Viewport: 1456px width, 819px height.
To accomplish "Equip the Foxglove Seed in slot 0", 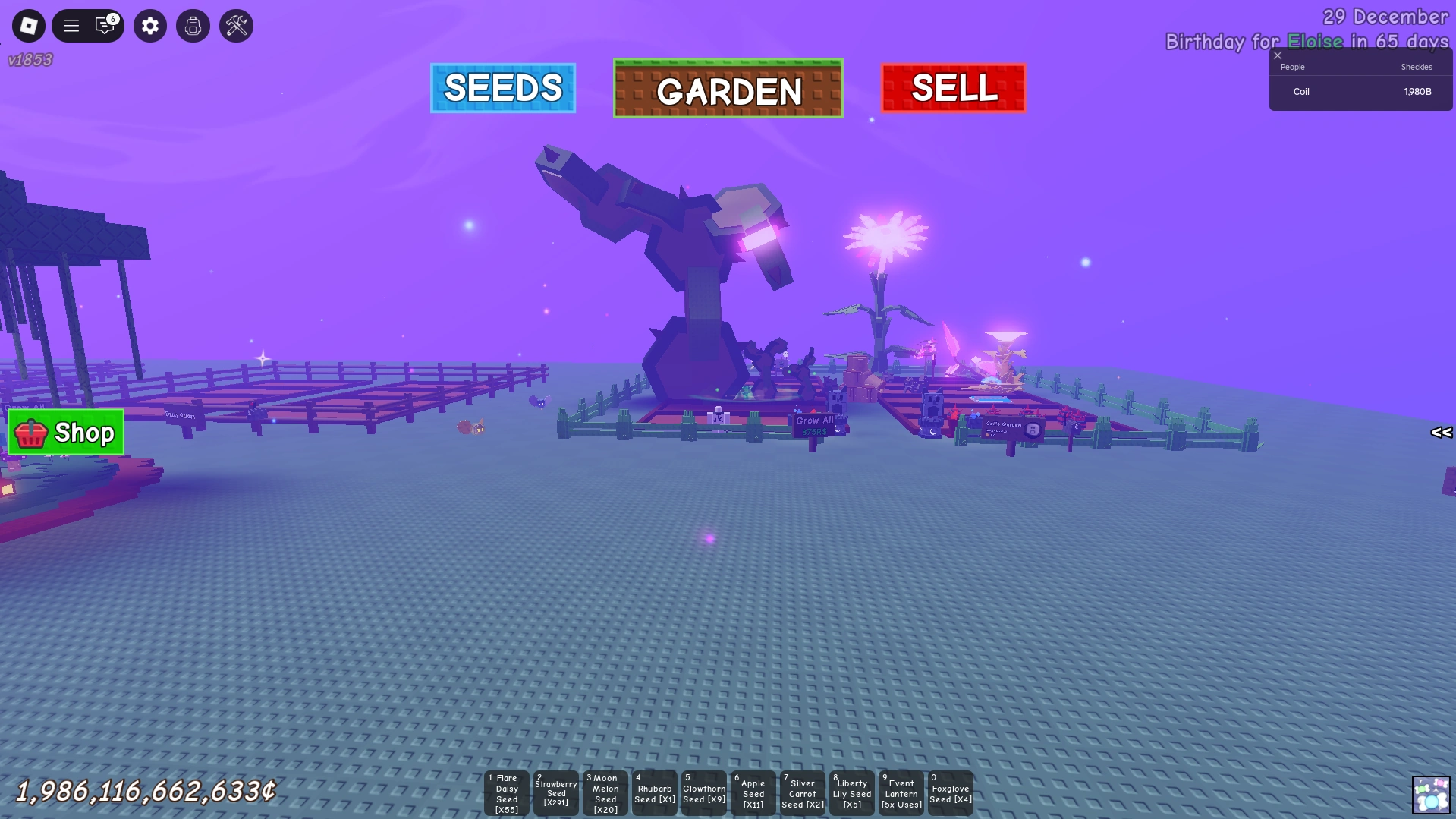I will pos(950,792).
